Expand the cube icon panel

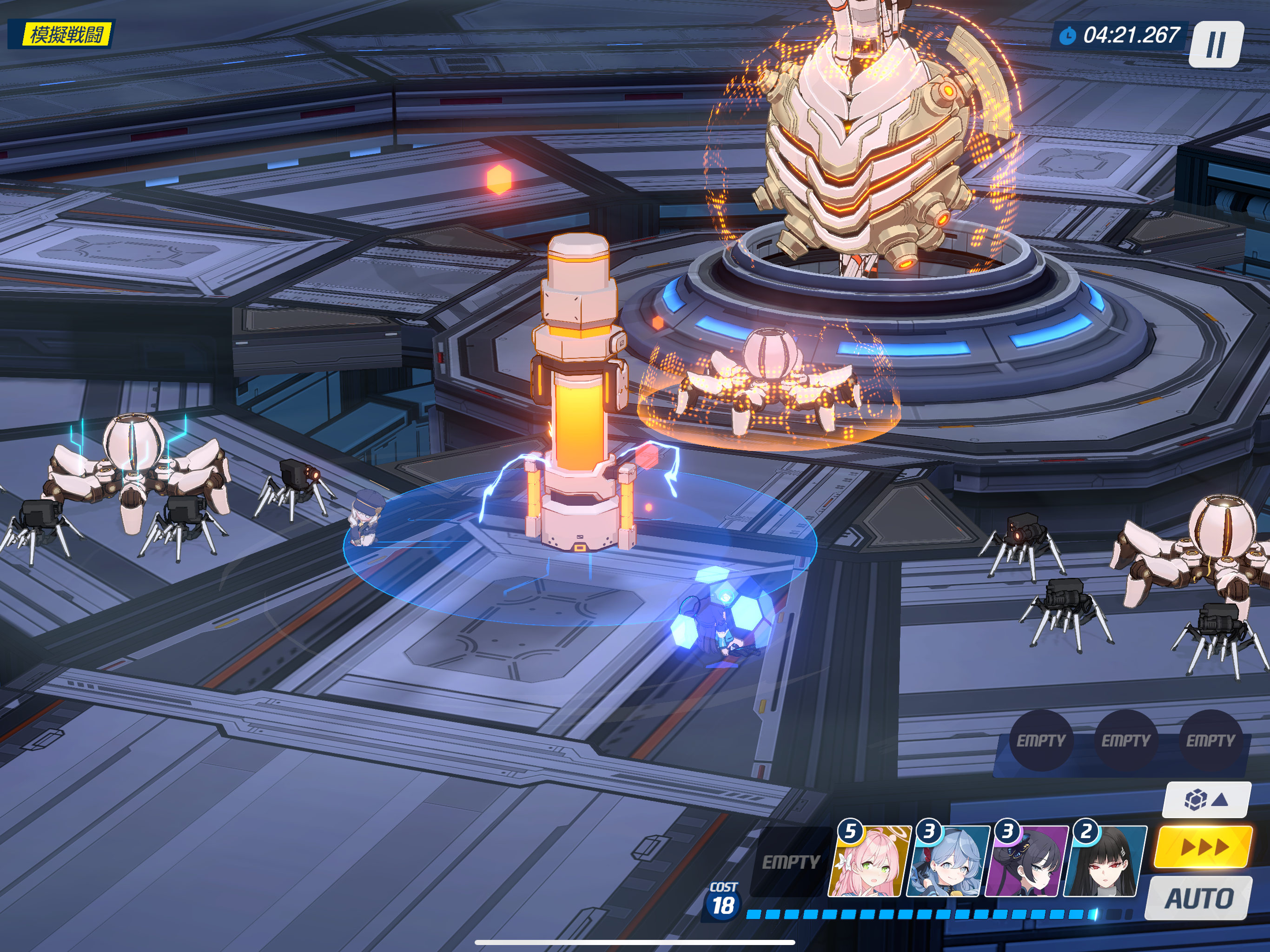(x=1206, y=799)
